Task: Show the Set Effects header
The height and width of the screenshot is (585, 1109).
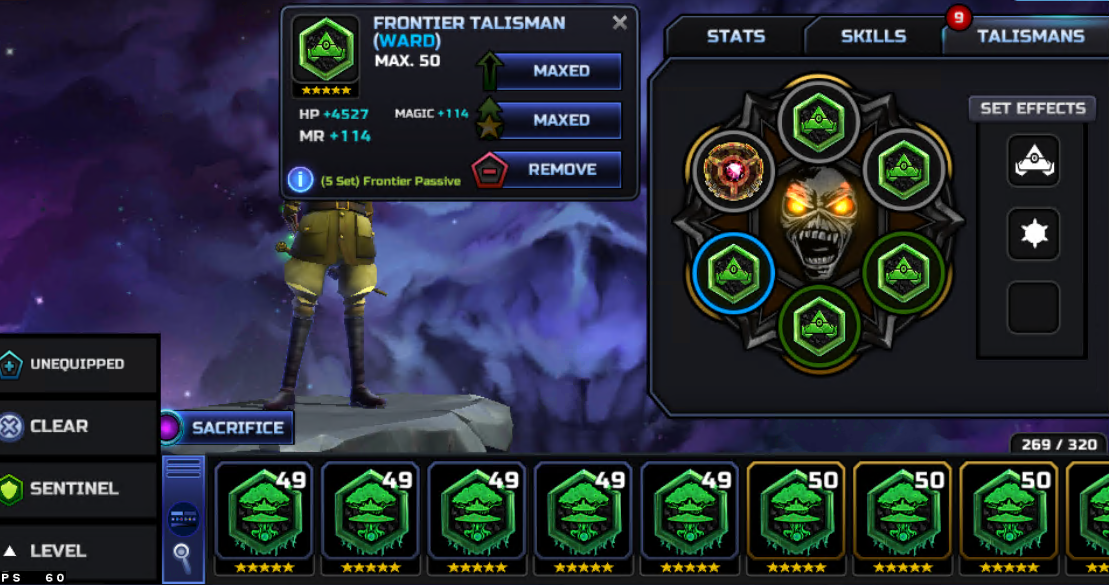Action: (x=1032, y=108)
